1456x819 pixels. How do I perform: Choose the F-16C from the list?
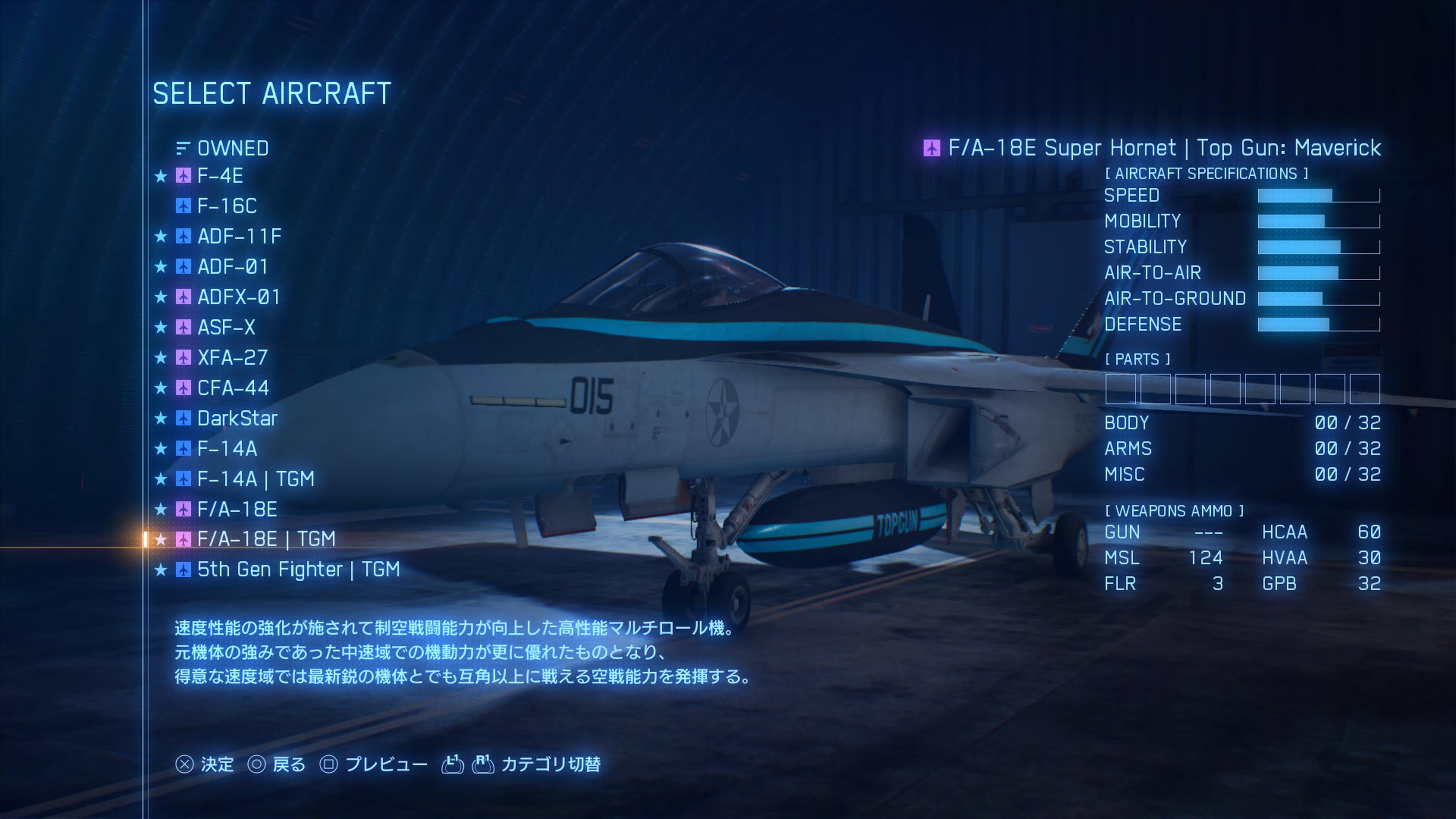pos(227,206)
